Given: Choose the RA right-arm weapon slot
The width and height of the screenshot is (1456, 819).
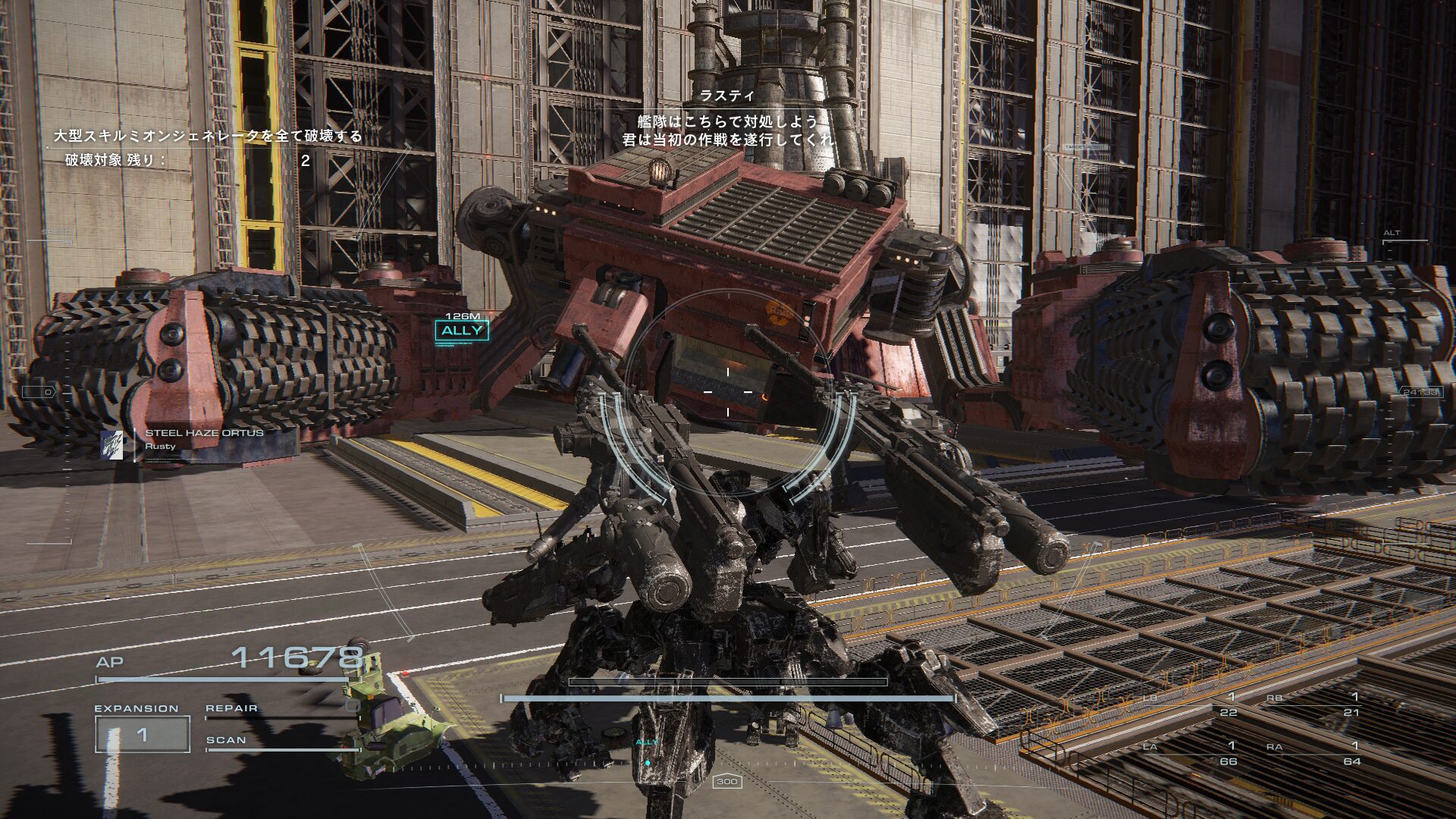Looking at the screenshot, I should tap(1314, 753).
